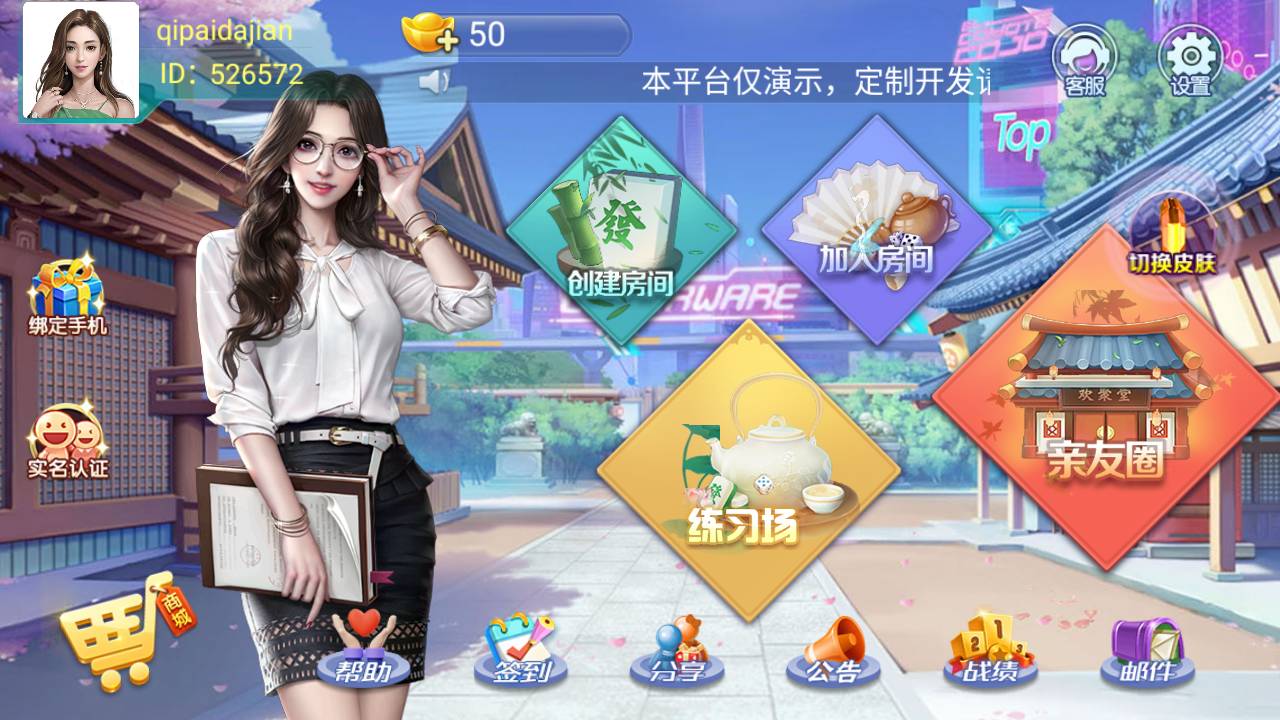This screenshot has height=720, width=1280.
Task: Open the 亲友圈 friends circle
Action: [x=1105, y=400]
